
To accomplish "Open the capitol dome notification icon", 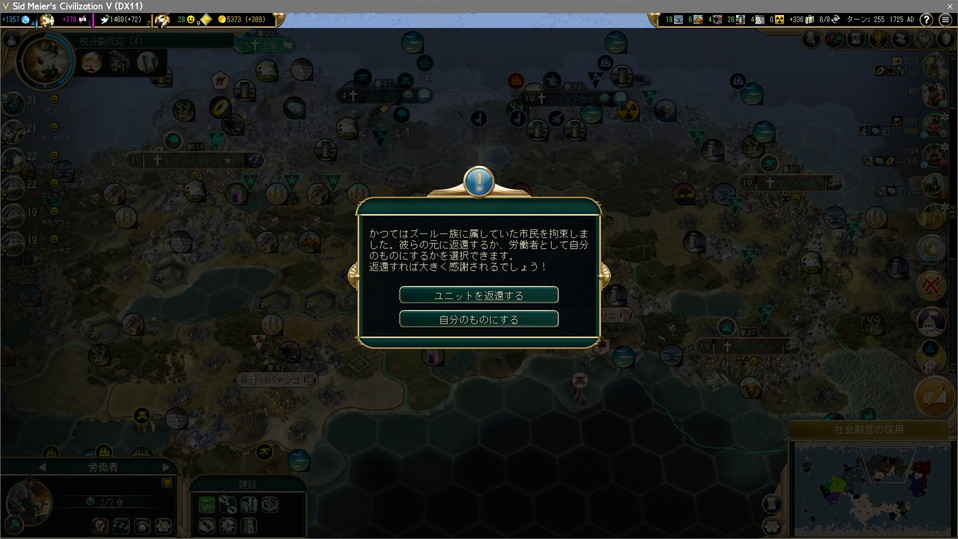I will click(x=932, y=322).
